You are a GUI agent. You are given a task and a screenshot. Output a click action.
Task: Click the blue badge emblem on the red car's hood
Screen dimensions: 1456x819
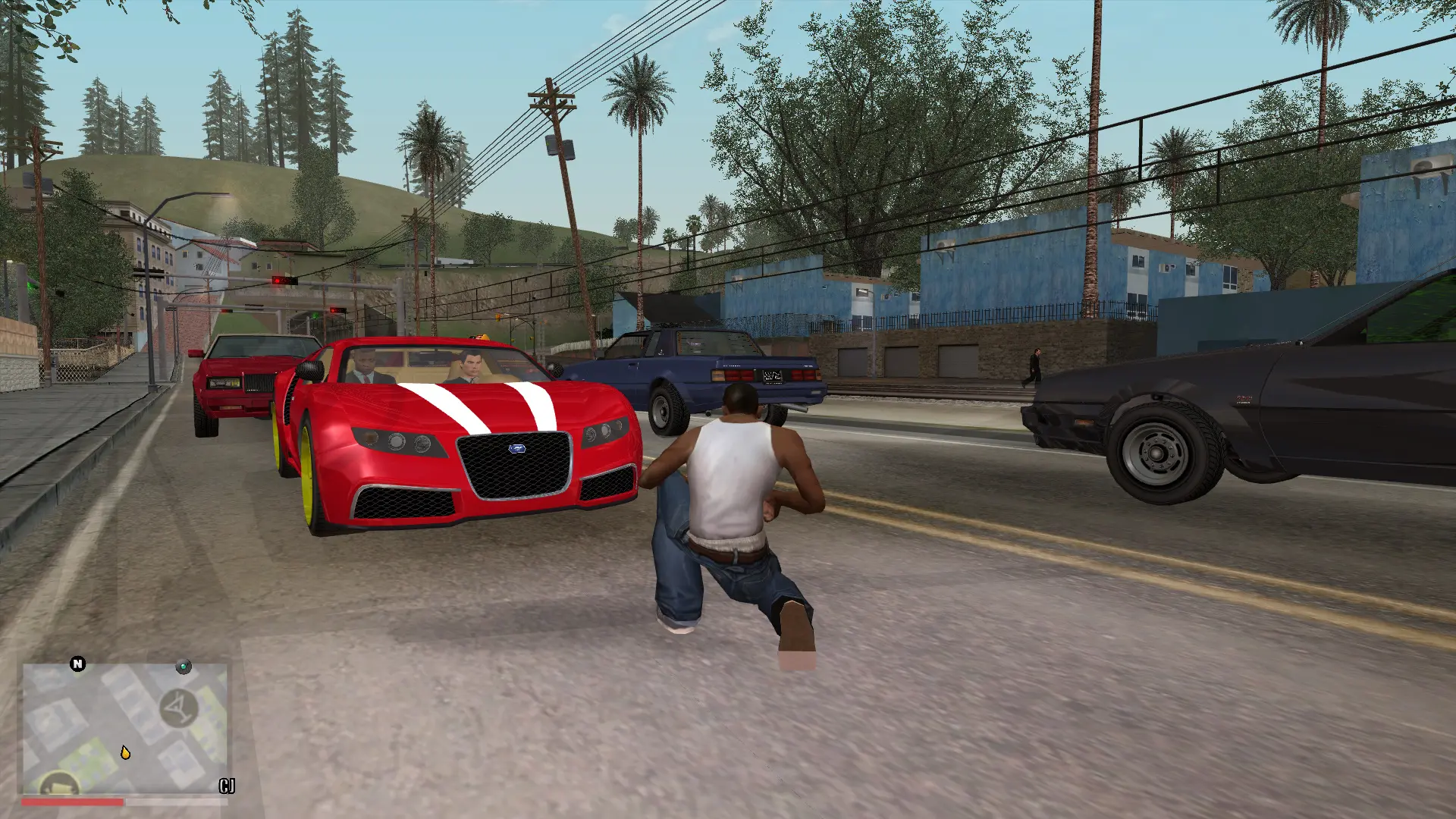[516, 449]
